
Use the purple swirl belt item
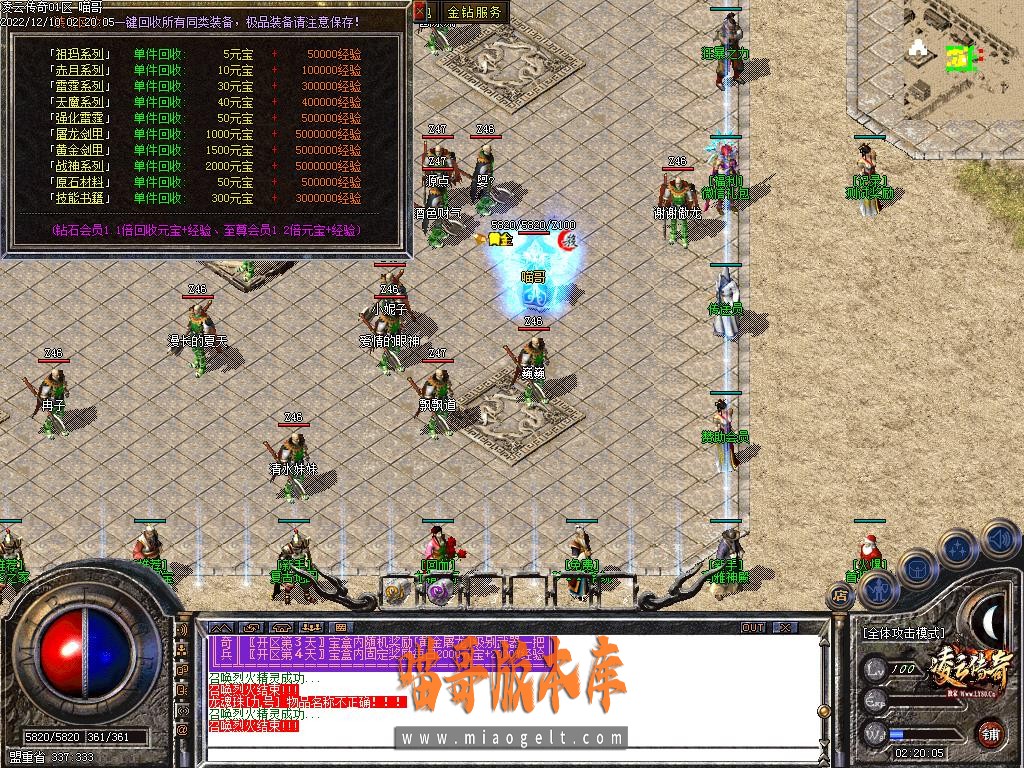coord(438,591)
